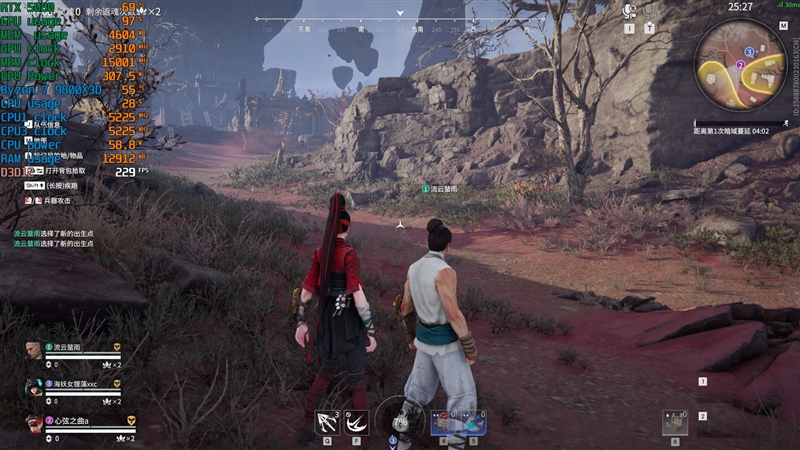Click the blue number 3 minimap marker

pos(749,51)
